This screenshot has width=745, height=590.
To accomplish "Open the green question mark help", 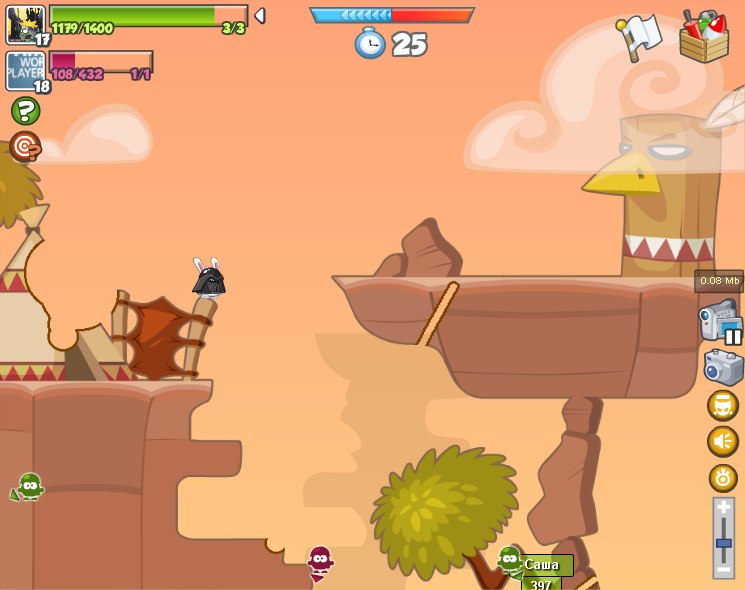I will coord(25,110).
